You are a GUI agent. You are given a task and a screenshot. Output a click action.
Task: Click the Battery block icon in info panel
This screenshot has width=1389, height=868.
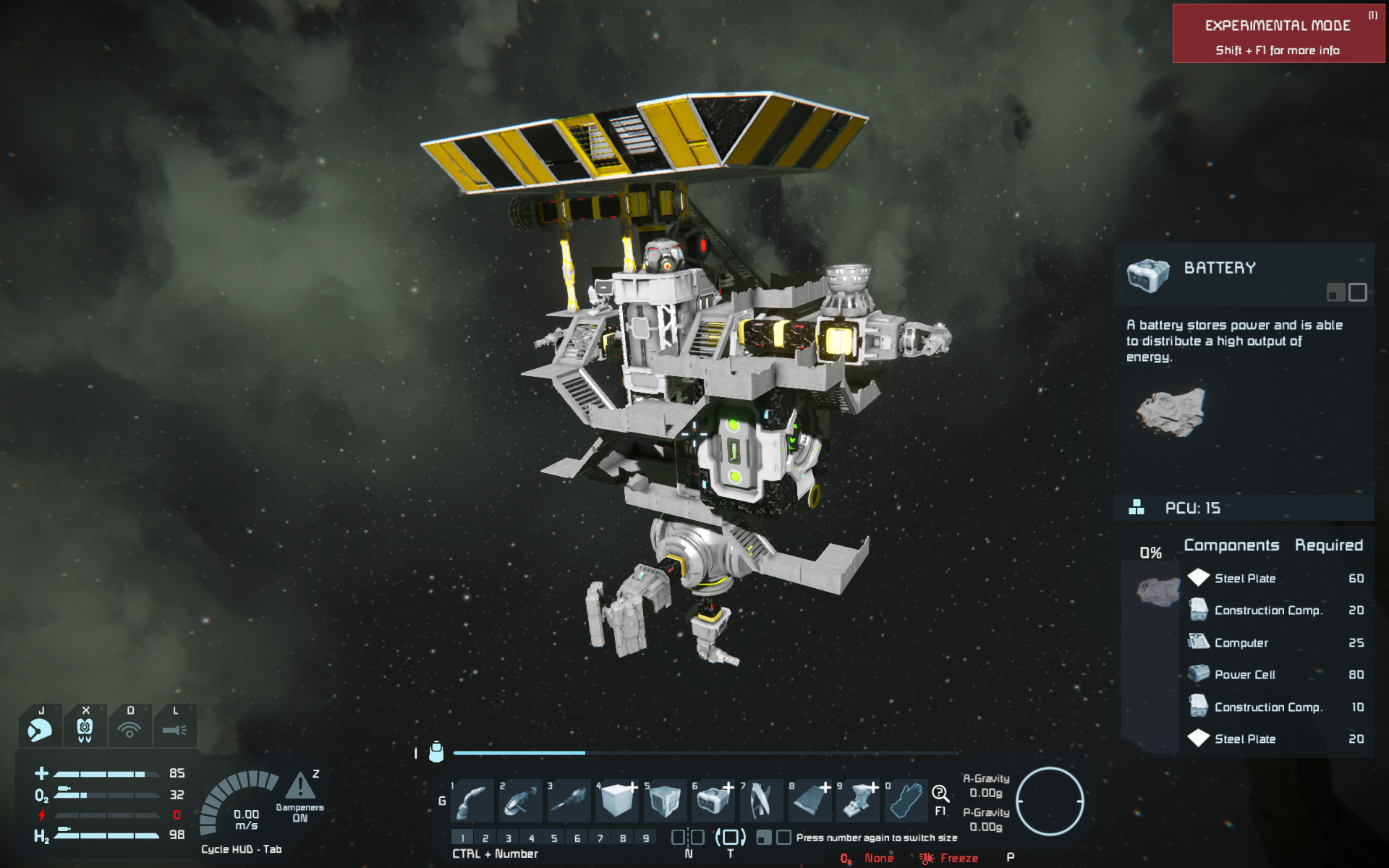point(1148,275)
